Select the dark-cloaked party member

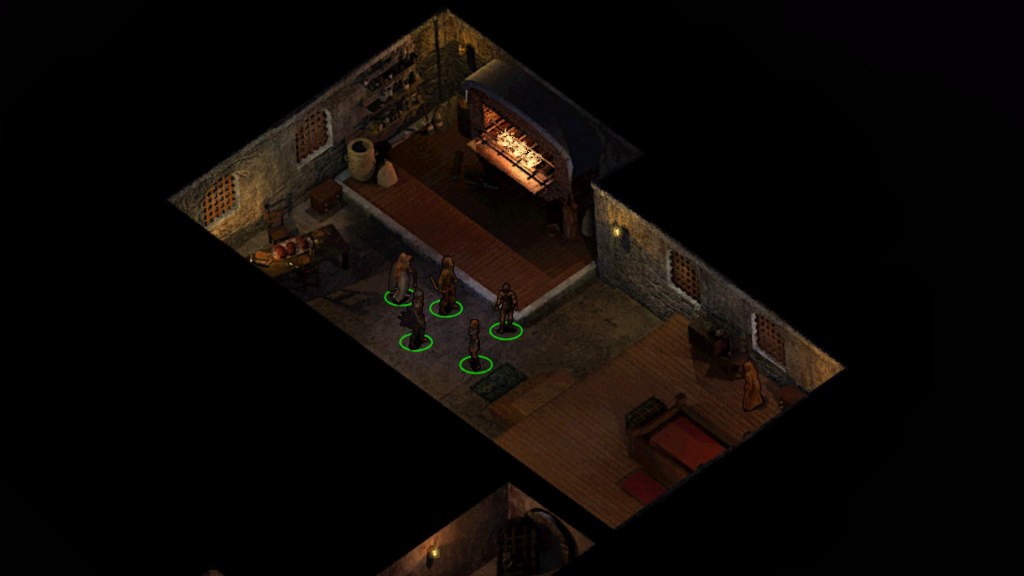416,318
